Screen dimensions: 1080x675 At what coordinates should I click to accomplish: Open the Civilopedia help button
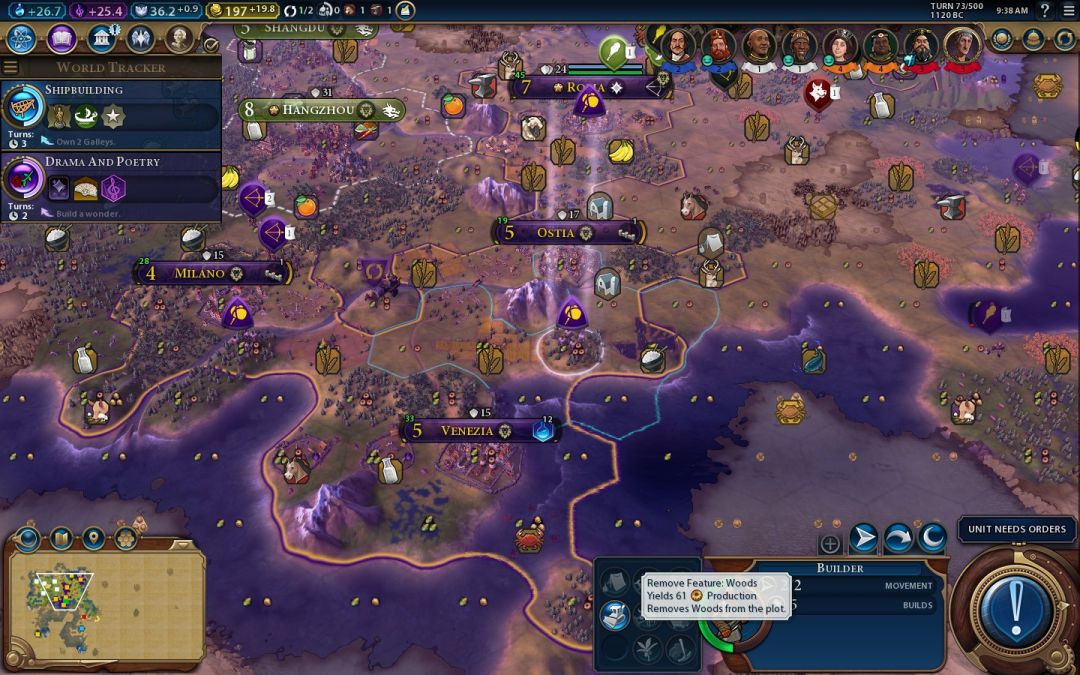point(1045,10)
